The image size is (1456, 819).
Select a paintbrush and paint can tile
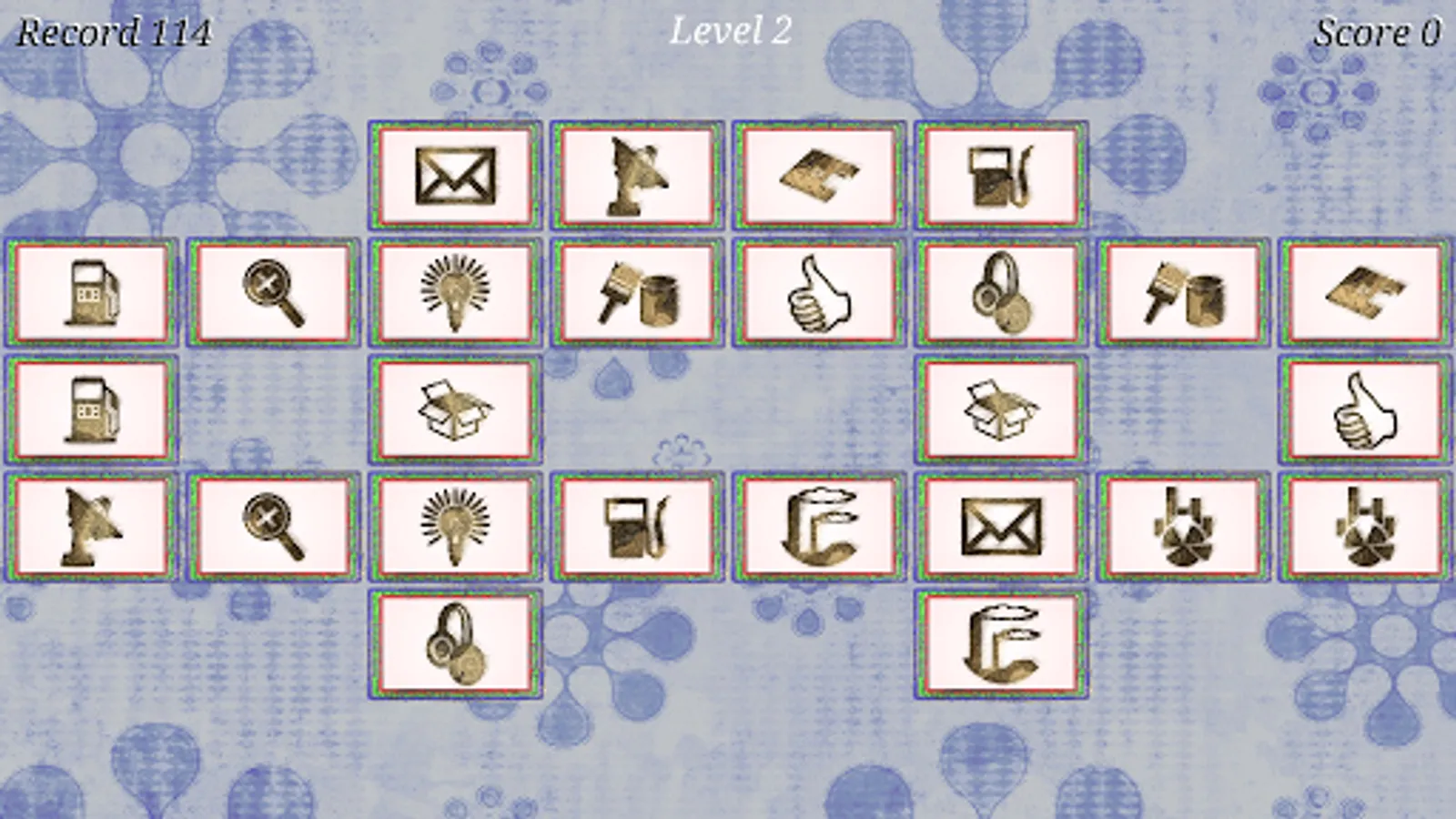tap(637, 293)
